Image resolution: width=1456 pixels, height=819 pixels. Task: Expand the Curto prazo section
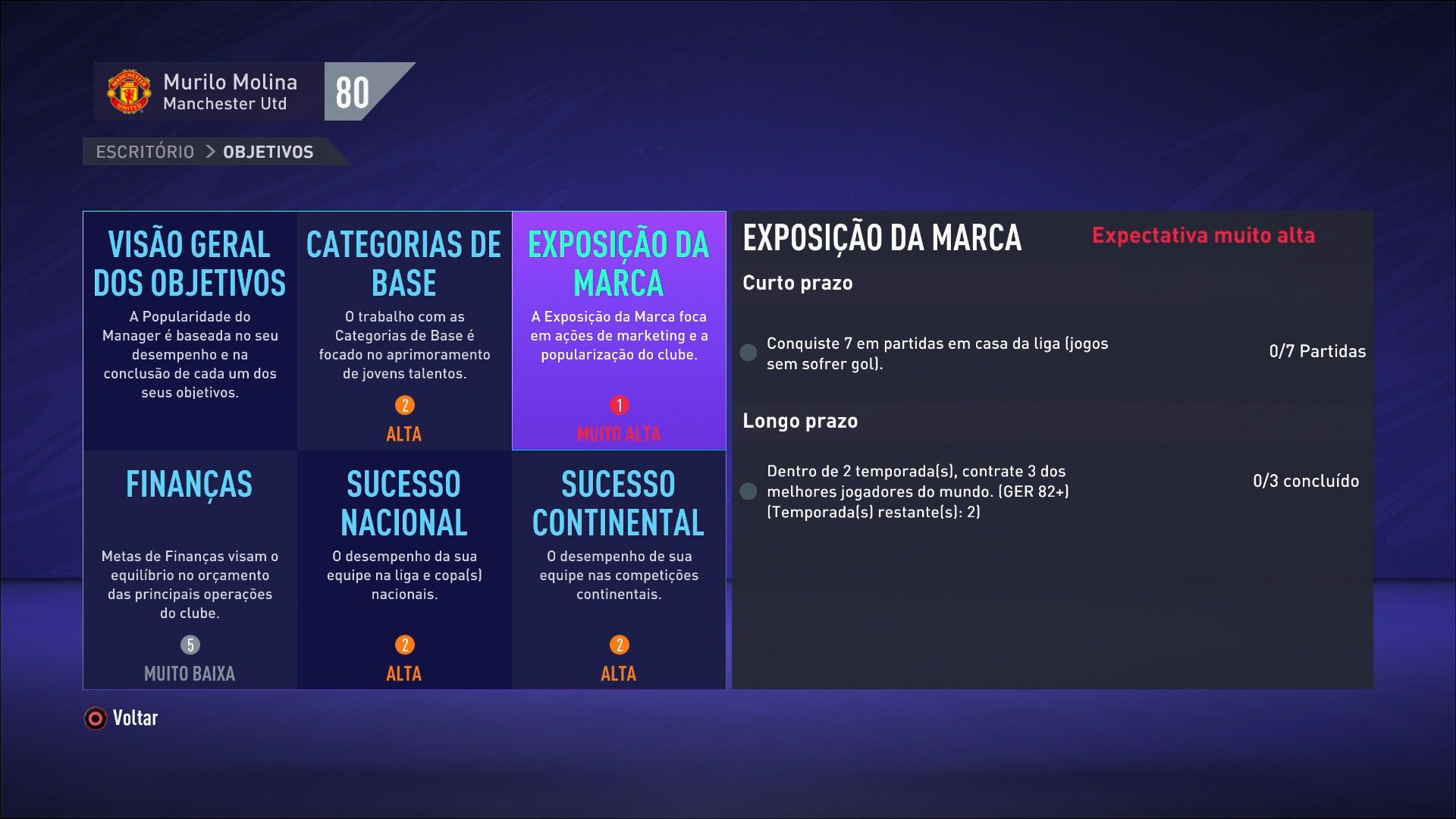pyautogui.click(x=798, y=282)
